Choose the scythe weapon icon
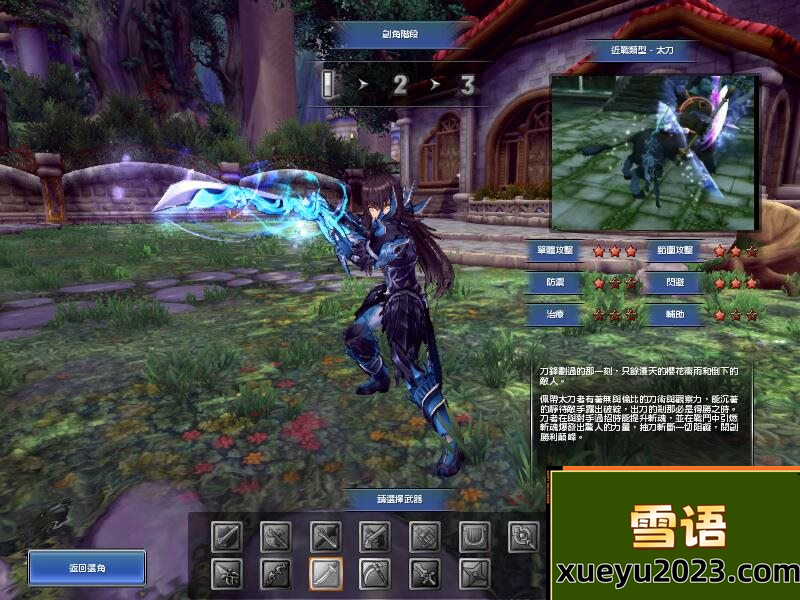The image size is (800, 600). (375, 574)
